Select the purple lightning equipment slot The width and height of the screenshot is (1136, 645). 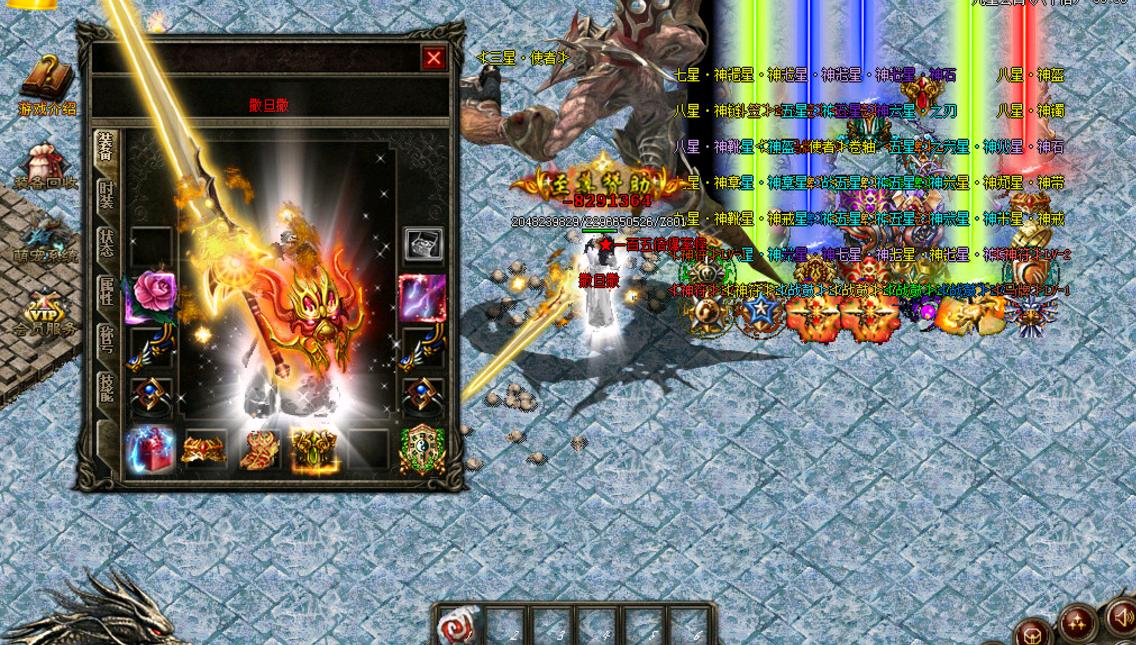click(x=423, y=297)
